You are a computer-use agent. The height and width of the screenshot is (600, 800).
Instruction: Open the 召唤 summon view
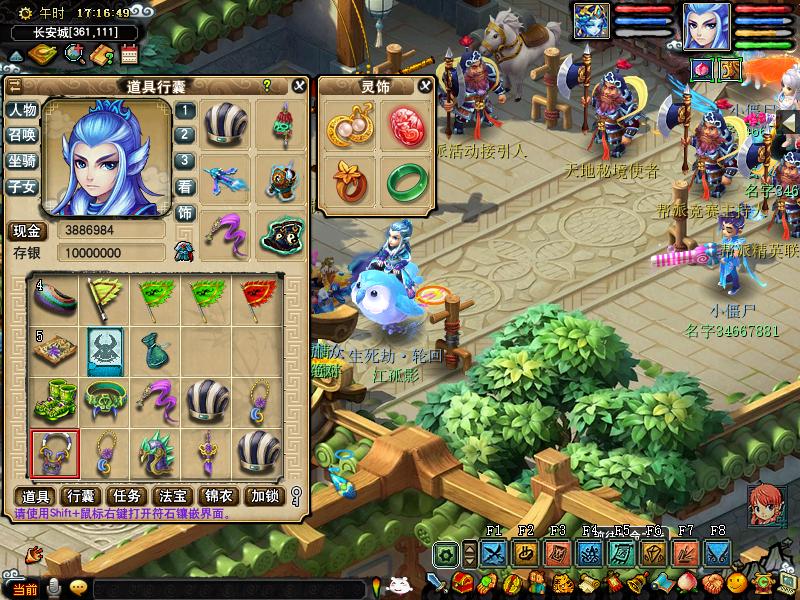(22, 135)
